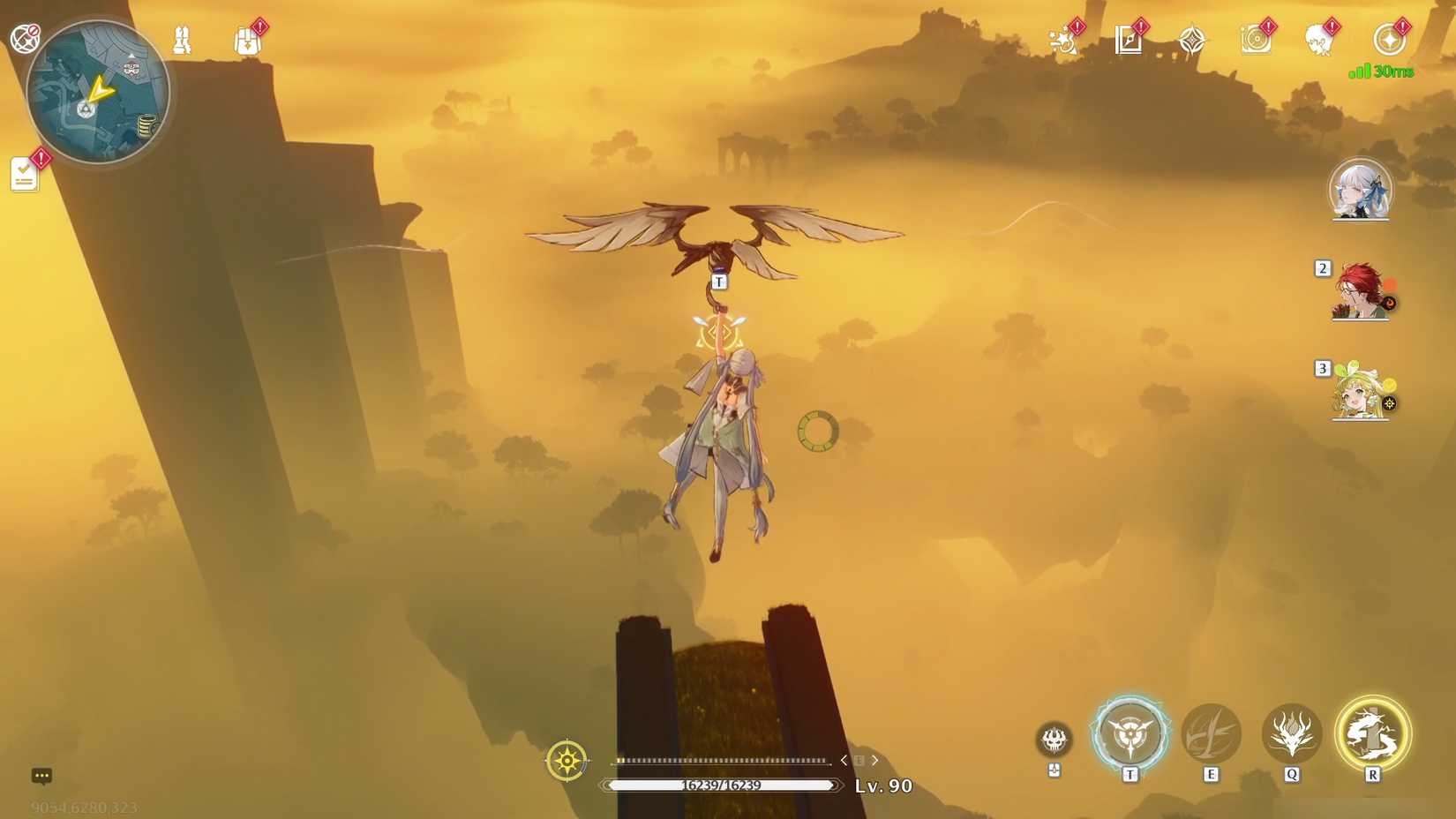Open the Pioneer Podcast disc icon
The height and width of the screenshot is (819, 1456).
[x=1257, y=39]
